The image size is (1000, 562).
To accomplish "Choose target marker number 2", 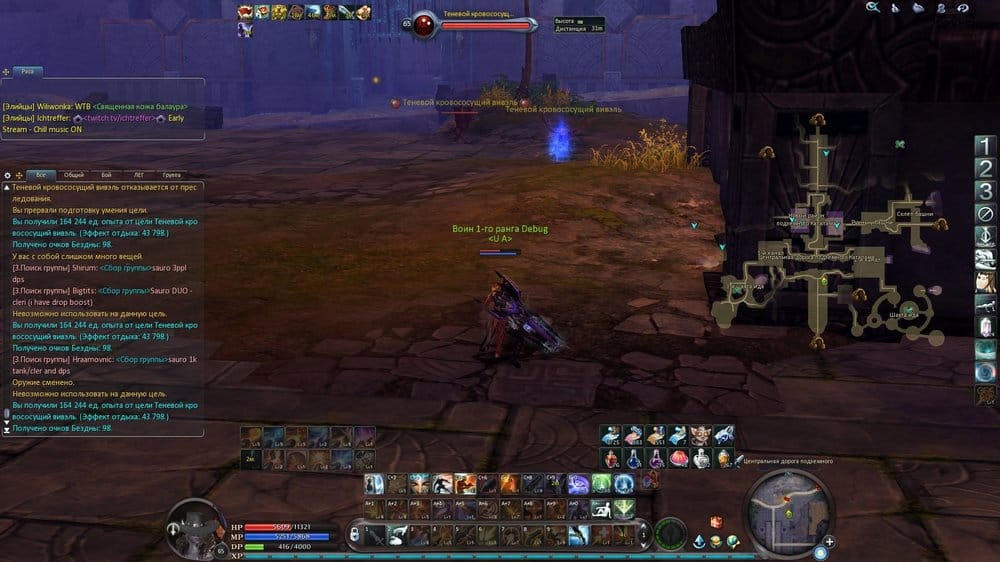I will tap(985, 168).
